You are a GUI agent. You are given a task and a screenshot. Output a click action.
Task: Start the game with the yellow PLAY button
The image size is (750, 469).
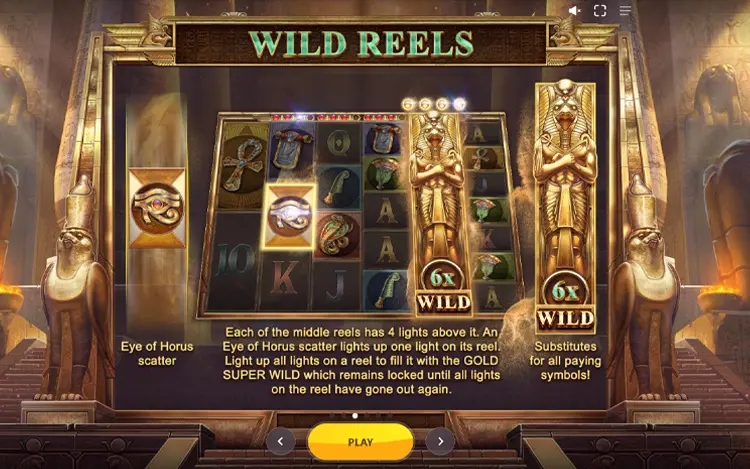360,441
